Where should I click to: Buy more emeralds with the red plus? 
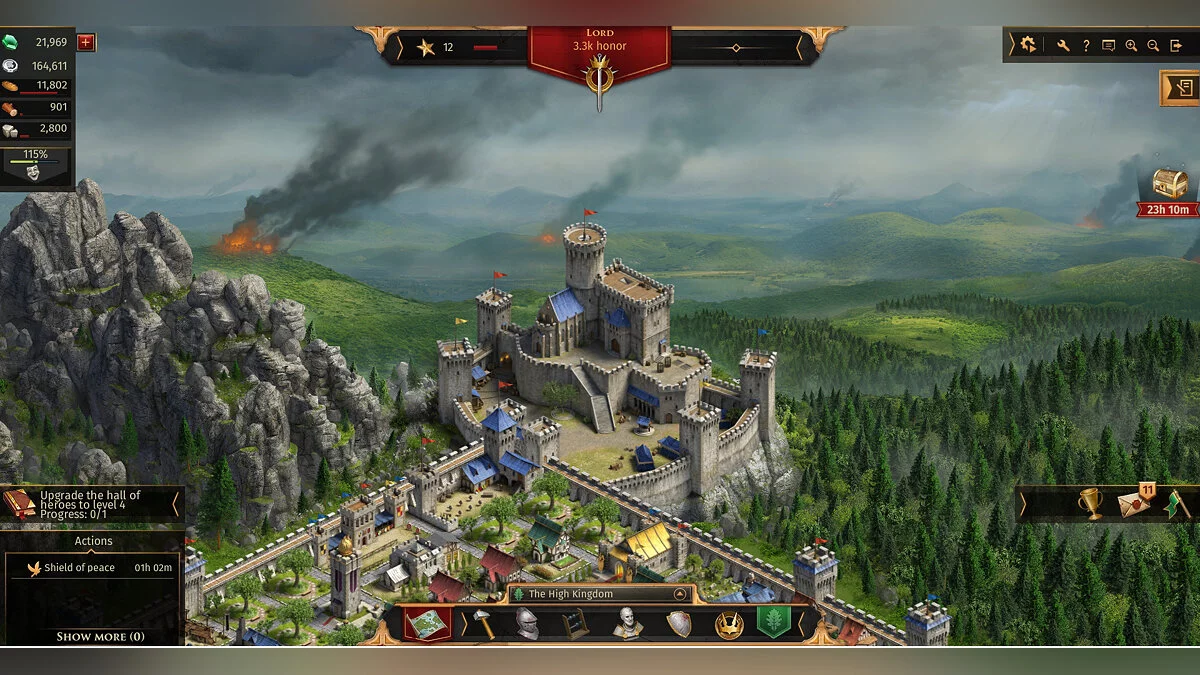coord(86,42)
